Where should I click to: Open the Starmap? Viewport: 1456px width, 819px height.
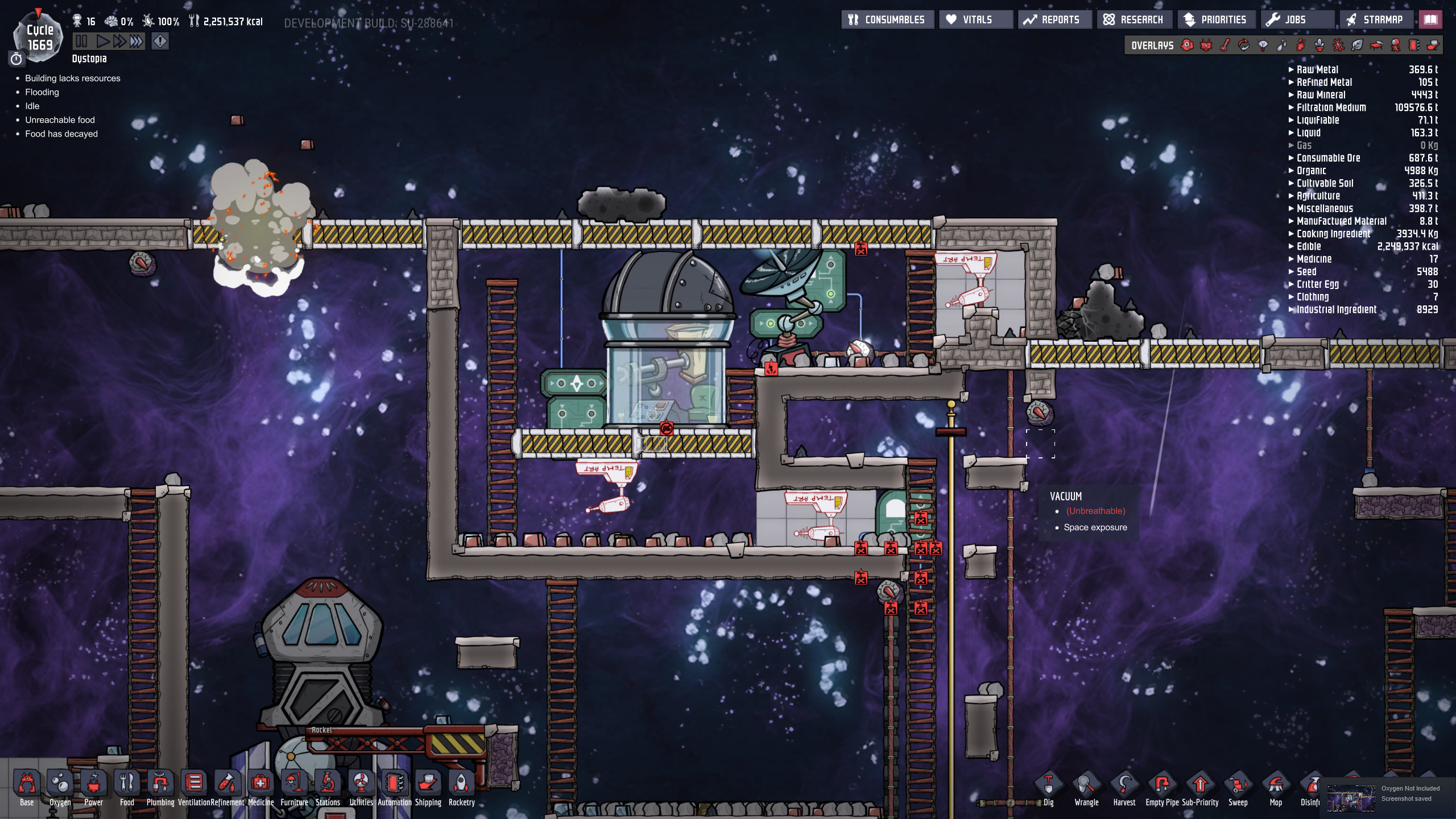pos(1376,20)
